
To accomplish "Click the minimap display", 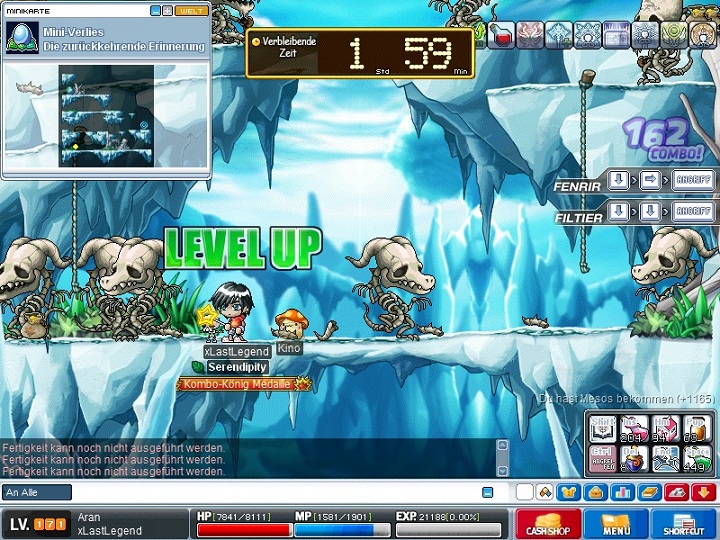I will tap(106, 116).
